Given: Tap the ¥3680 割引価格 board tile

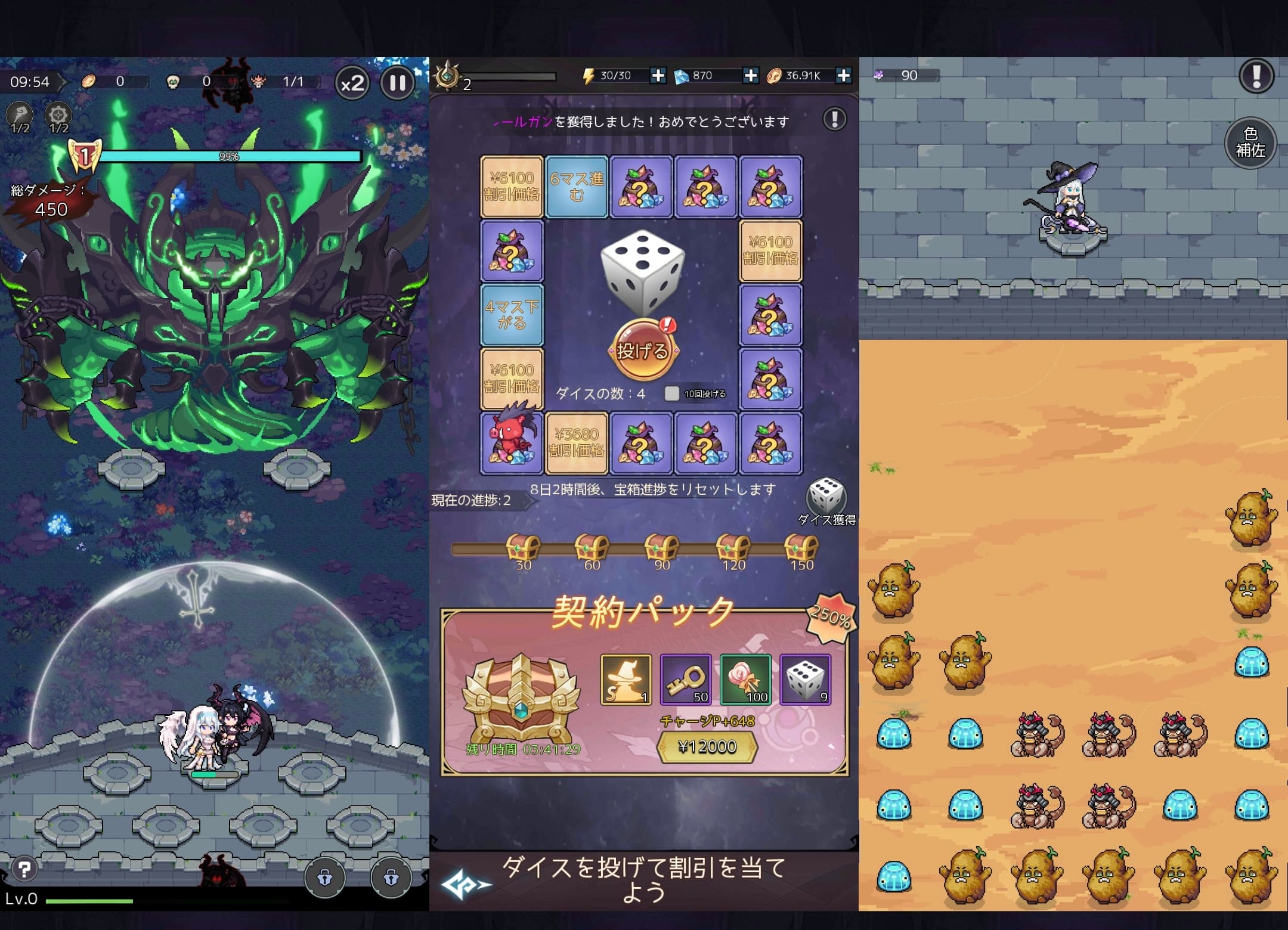Looking at the screenshot, I should 578,441.
